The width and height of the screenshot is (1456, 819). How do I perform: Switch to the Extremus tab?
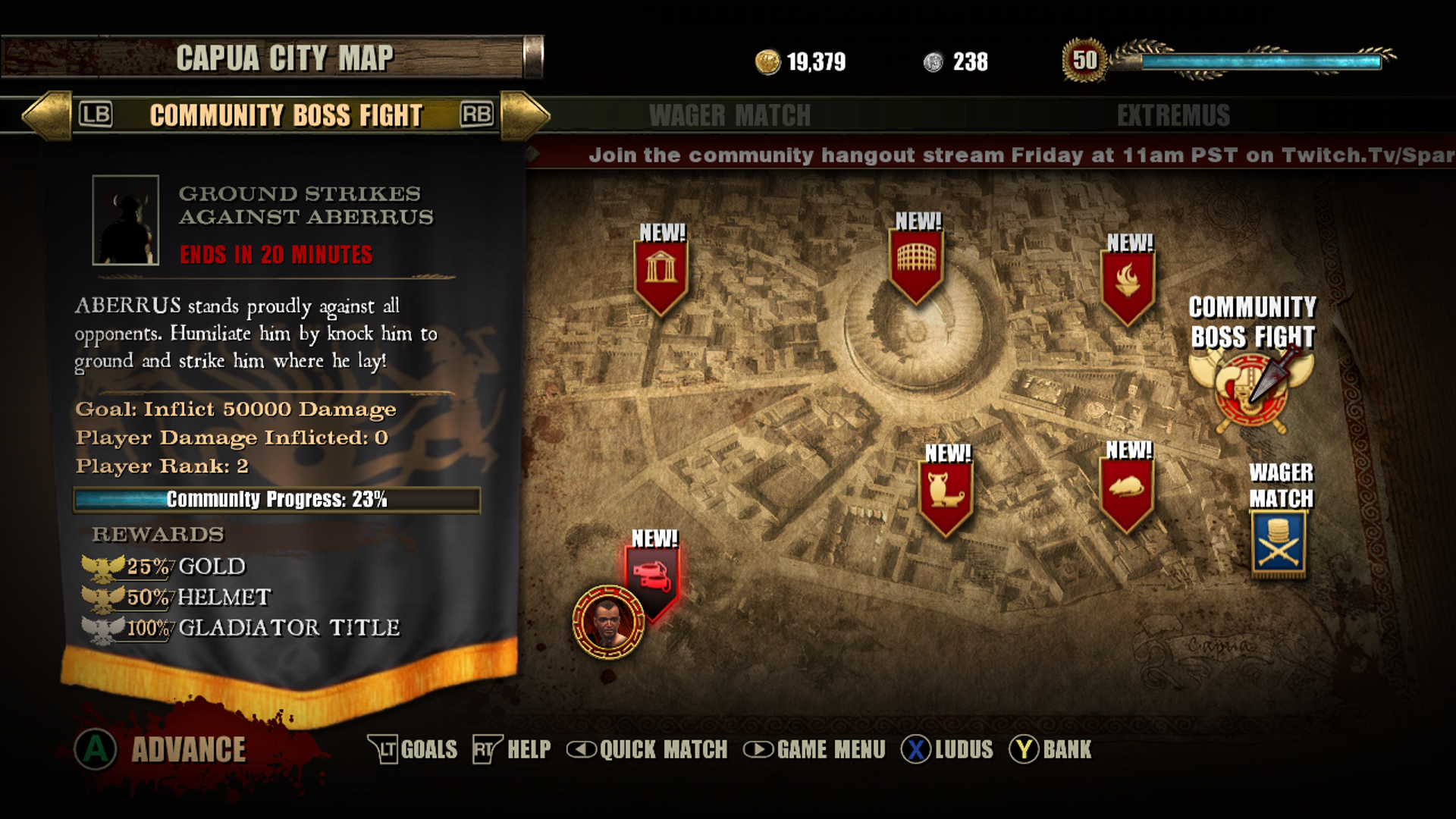(1172, 116)
